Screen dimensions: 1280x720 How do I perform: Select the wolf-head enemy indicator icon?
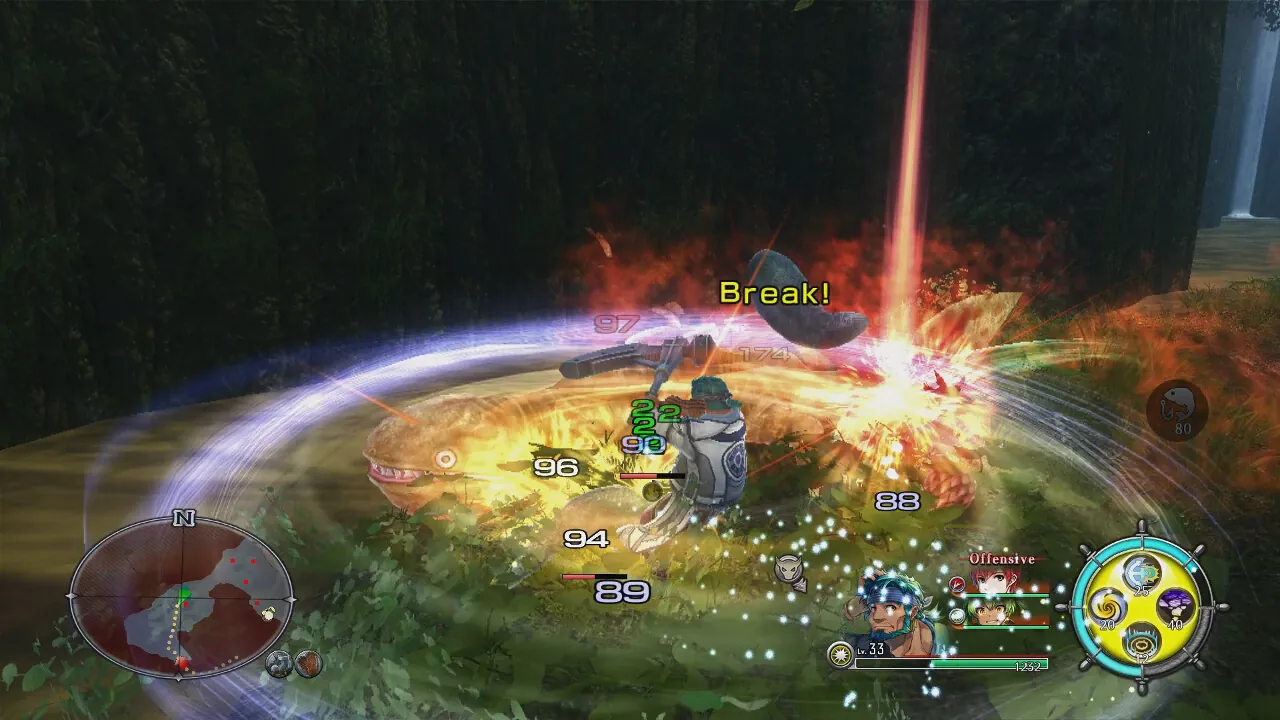(789, 566)
